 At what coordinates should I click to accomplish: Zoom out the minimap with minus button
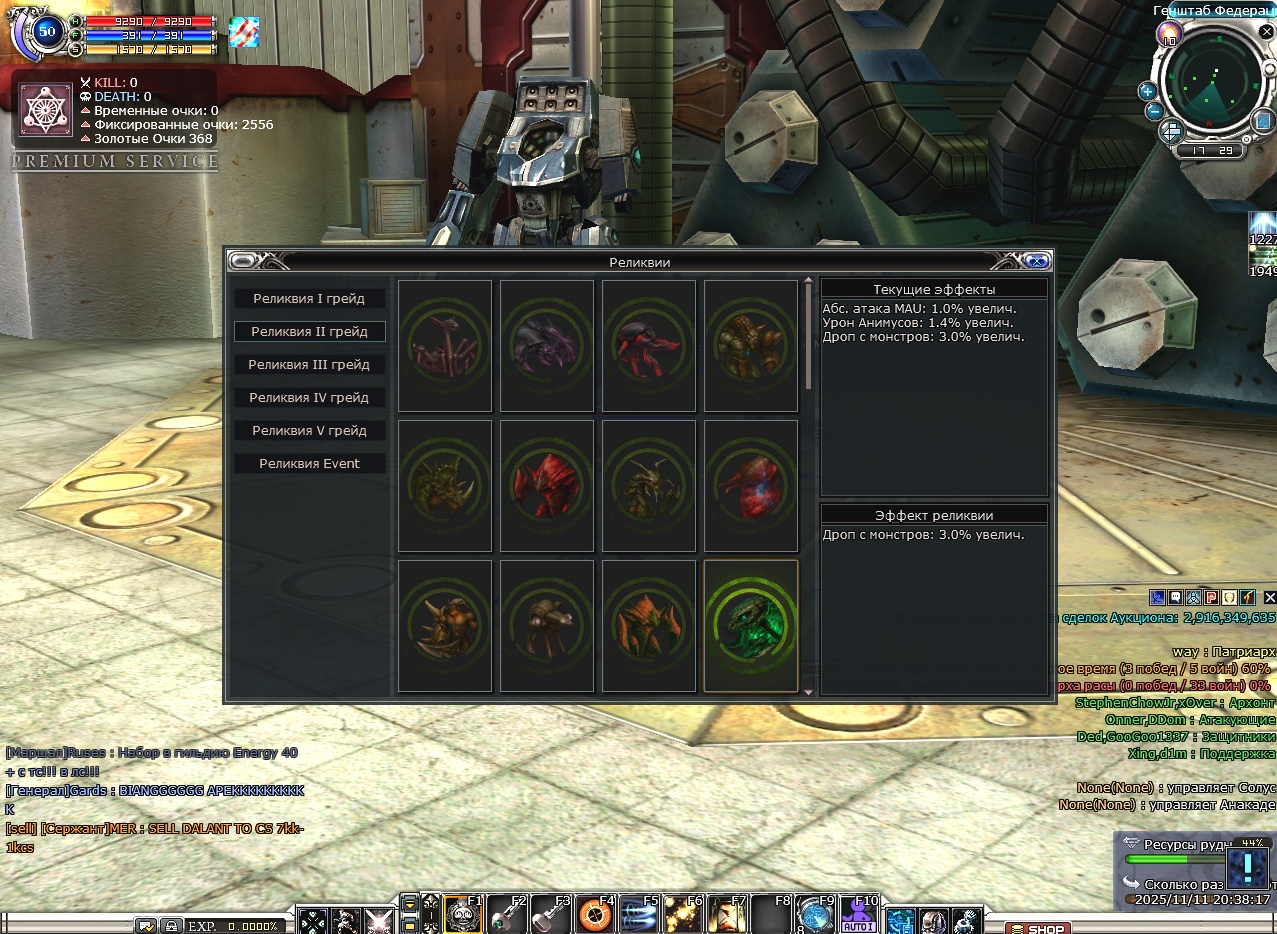[1153, 111]
